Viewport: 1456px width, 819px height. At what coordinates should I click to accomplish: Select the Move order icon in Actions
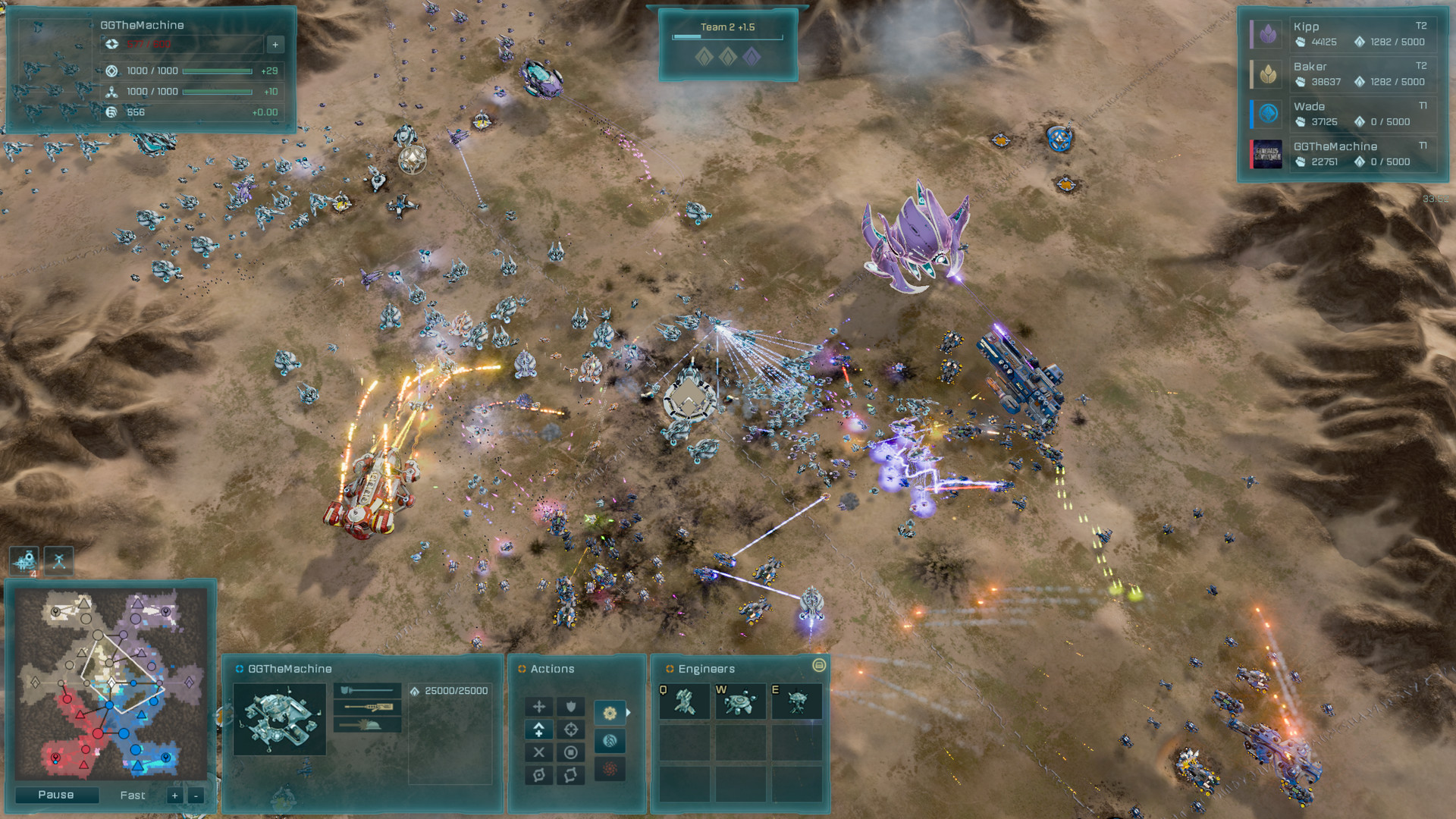(x=539, y=706)
